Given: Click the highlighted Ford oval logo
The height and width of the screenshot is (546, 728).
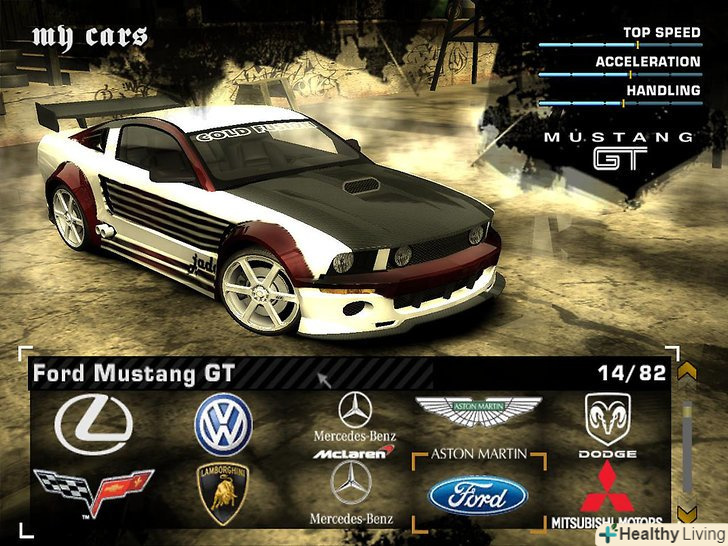Looking at the screenshot, I should [x=478, y=495].
